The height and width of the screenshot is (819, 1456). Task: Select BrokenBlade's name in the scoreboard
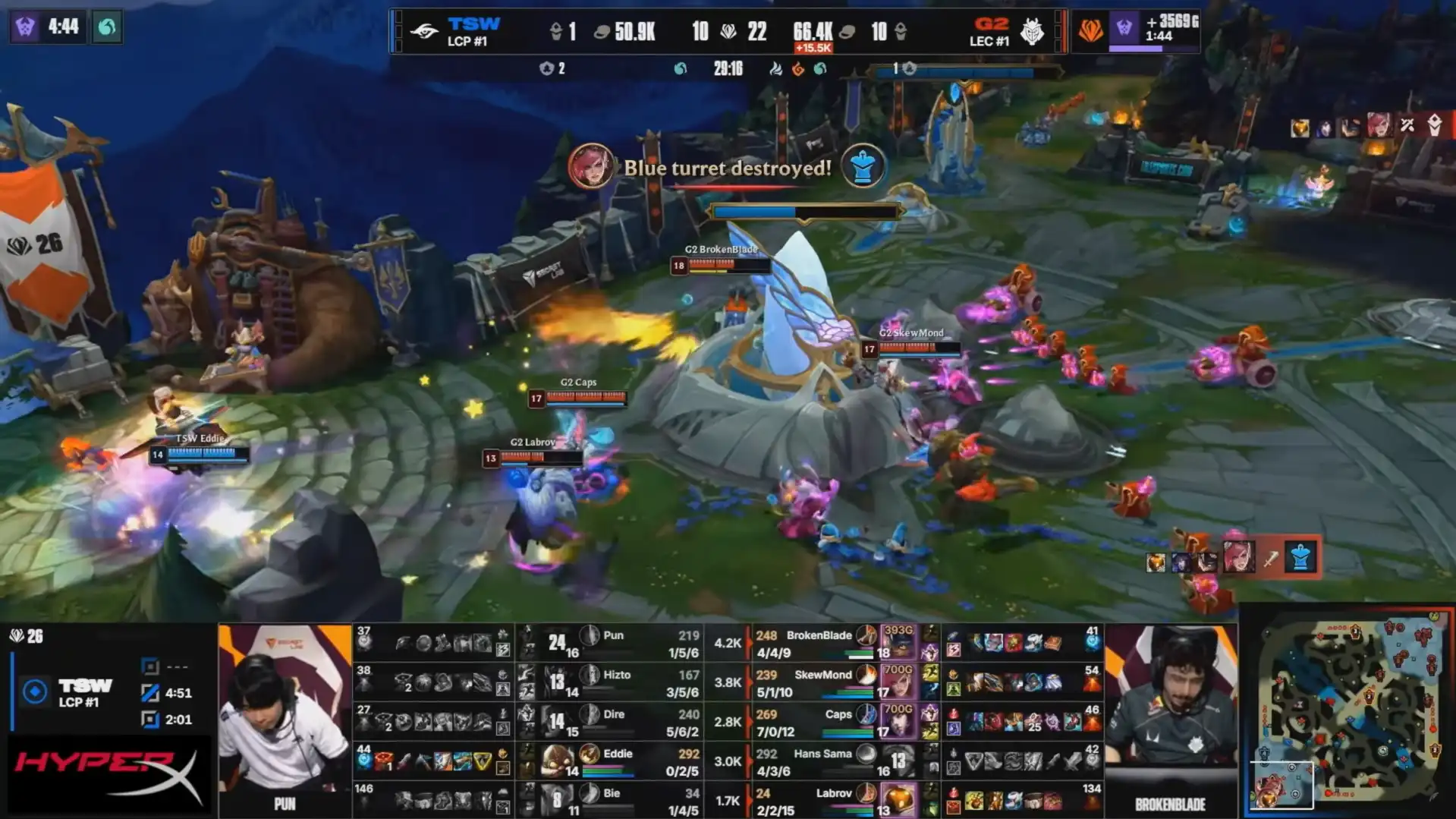click(819, 635)
